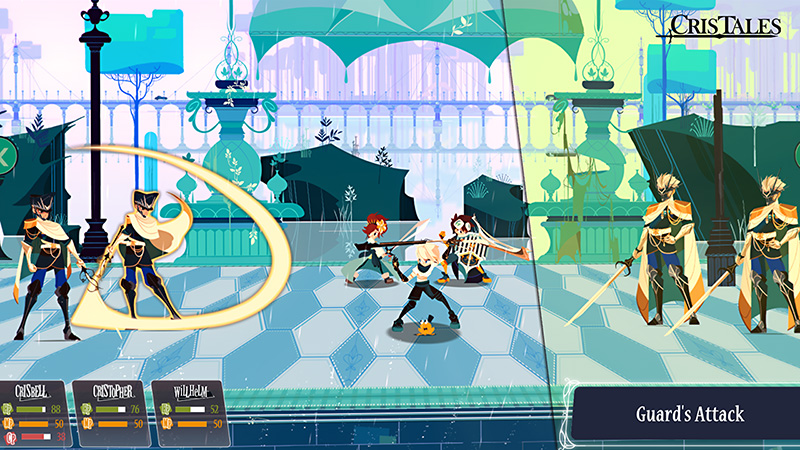Click the green arrow at the left edge

point(5,156)
